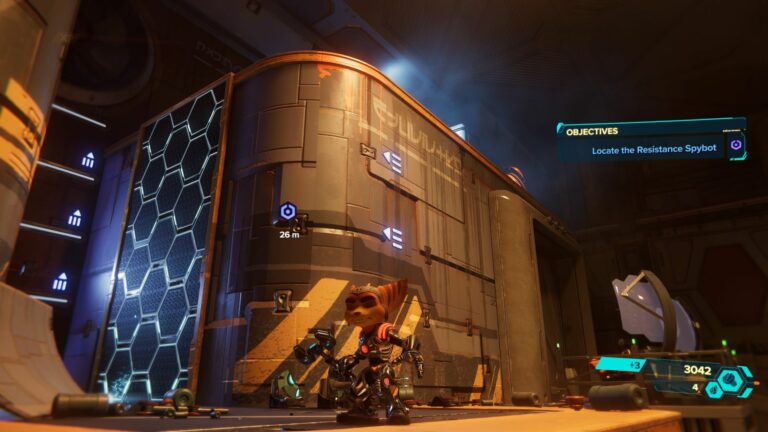The width and height of the screenshot is (768, 432).
Task: Open the Objectives tracker header
Action: pyautogui.click(x=592, y=130)
